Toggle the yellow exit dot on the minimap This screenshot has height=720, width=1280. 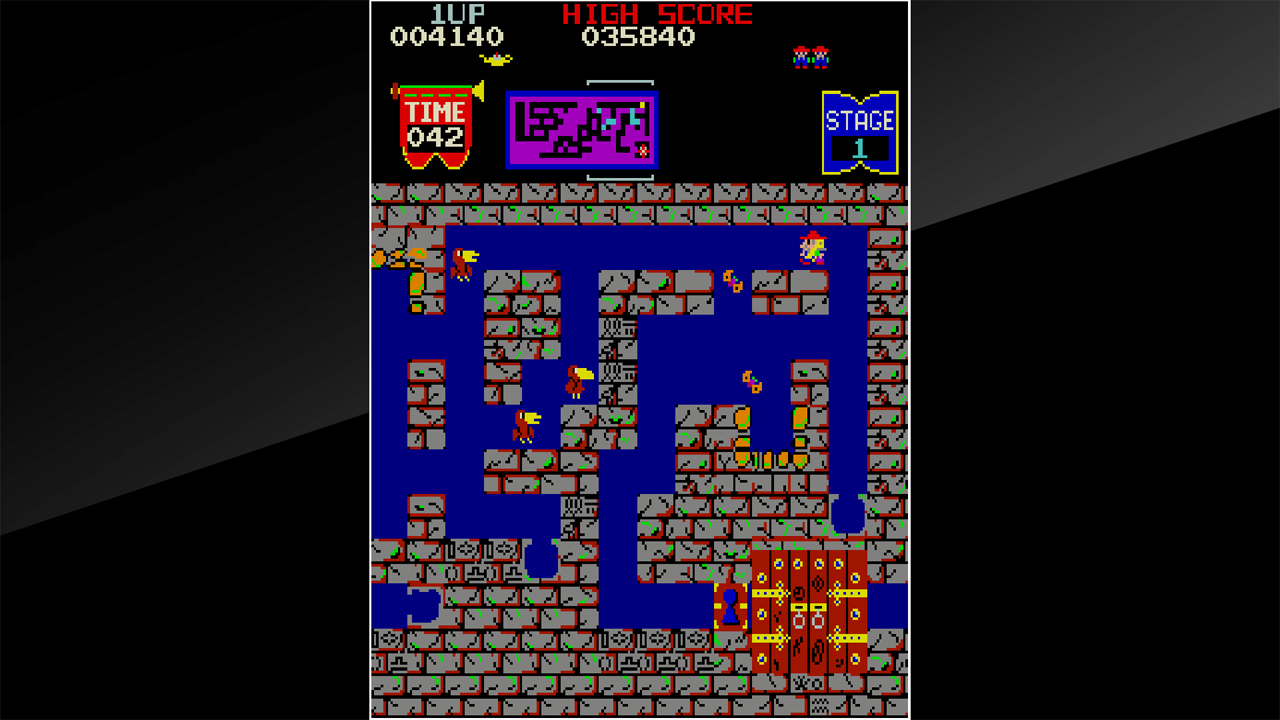point(642,104)
